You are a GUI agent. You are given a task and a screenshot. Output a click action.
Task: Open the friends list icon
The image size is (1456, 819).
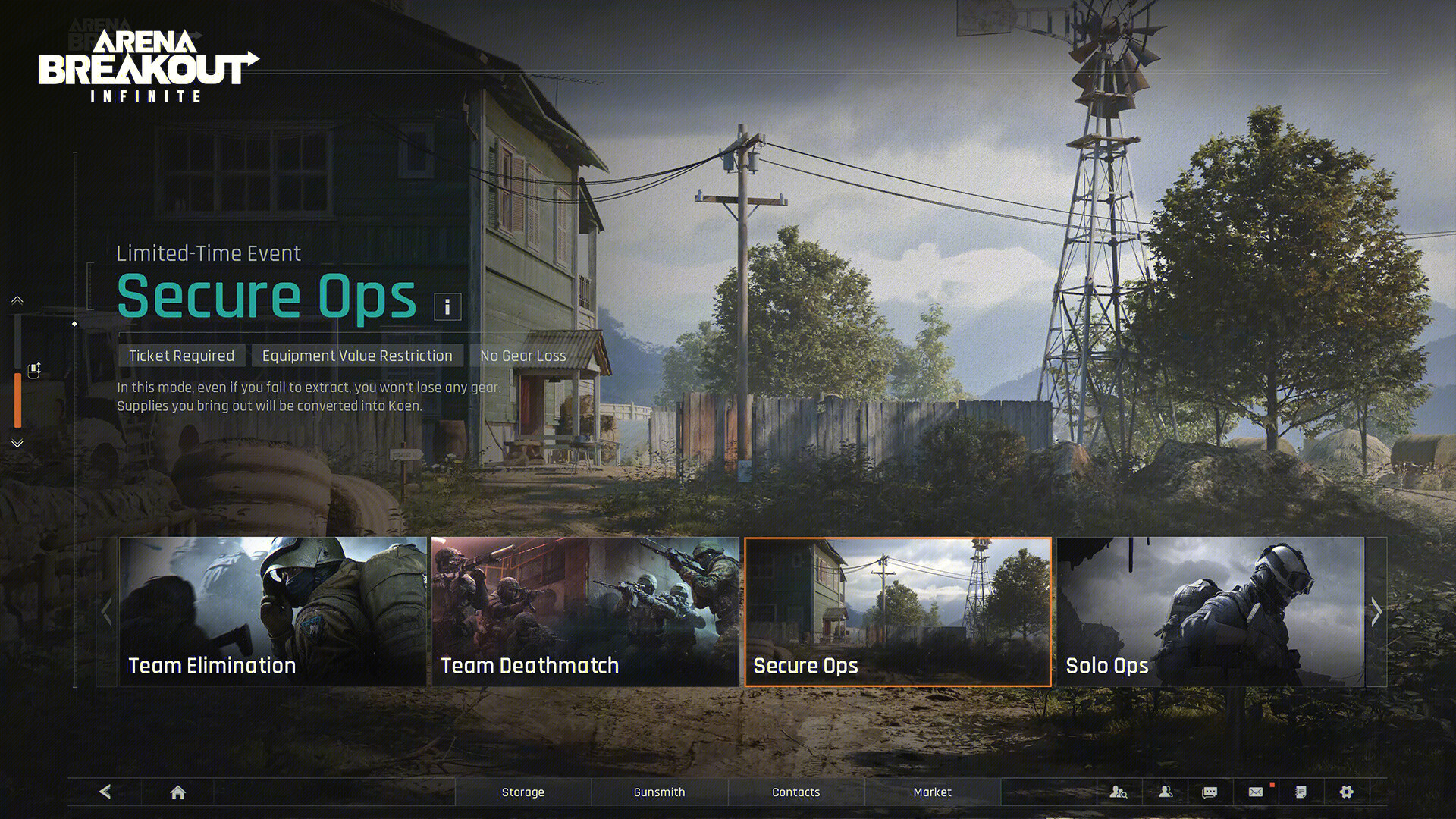[1166, 792]
